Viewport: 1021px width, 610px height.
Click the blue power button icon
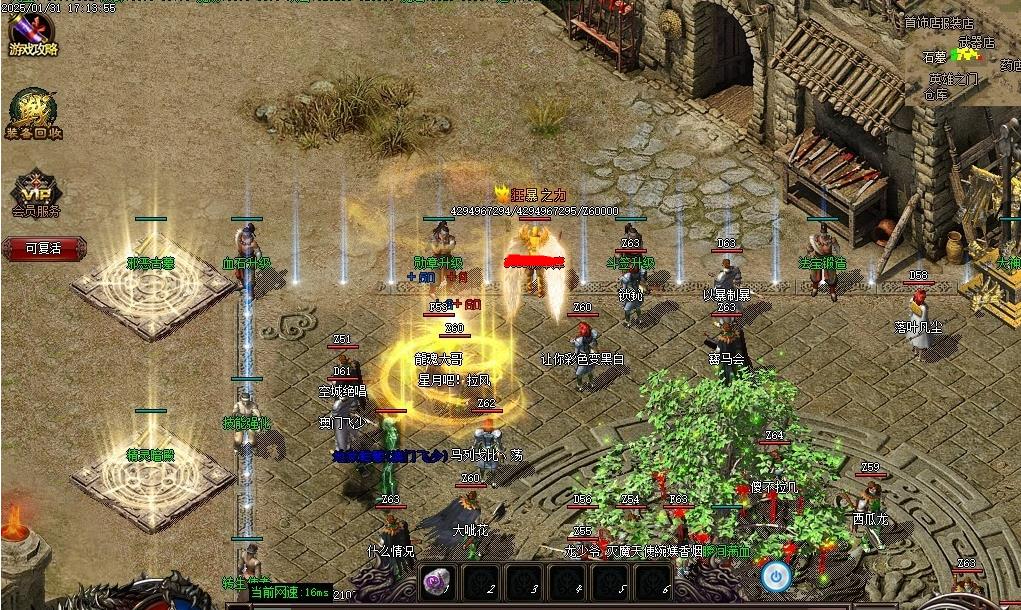coord(775,577)
